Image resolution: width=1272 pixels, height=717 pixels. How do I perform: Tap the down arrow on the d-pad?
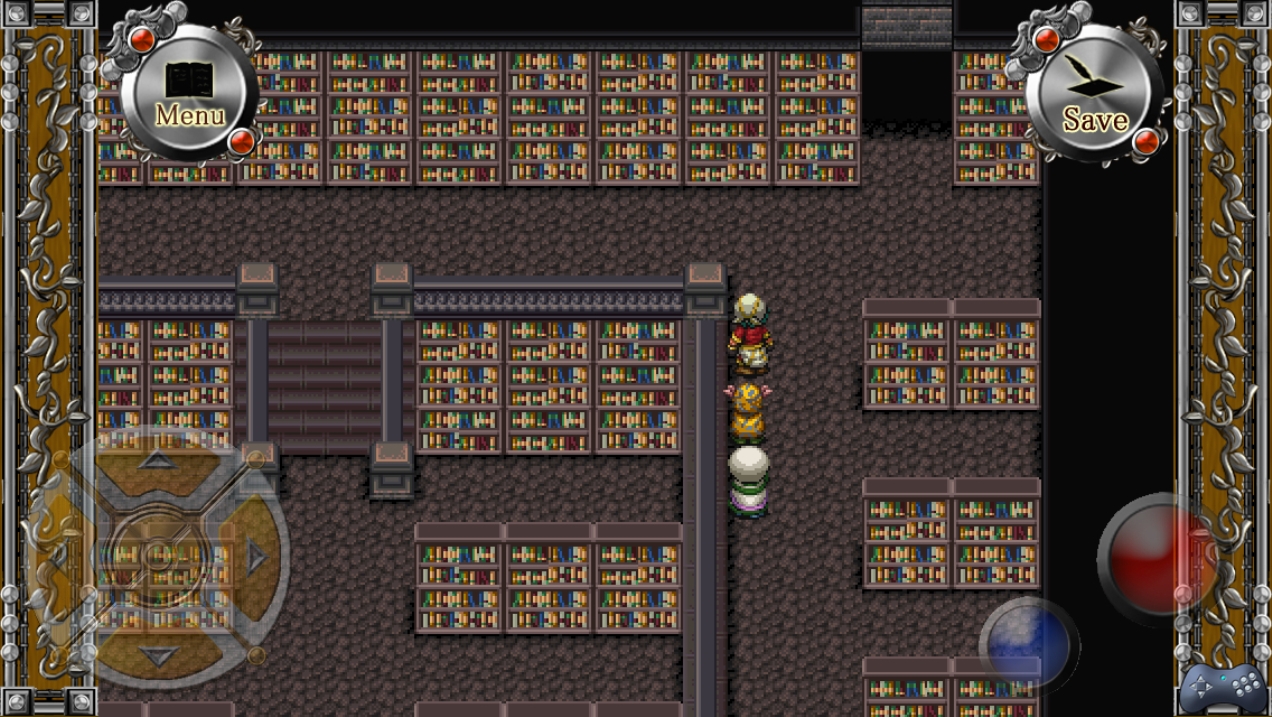coord(157,655)
